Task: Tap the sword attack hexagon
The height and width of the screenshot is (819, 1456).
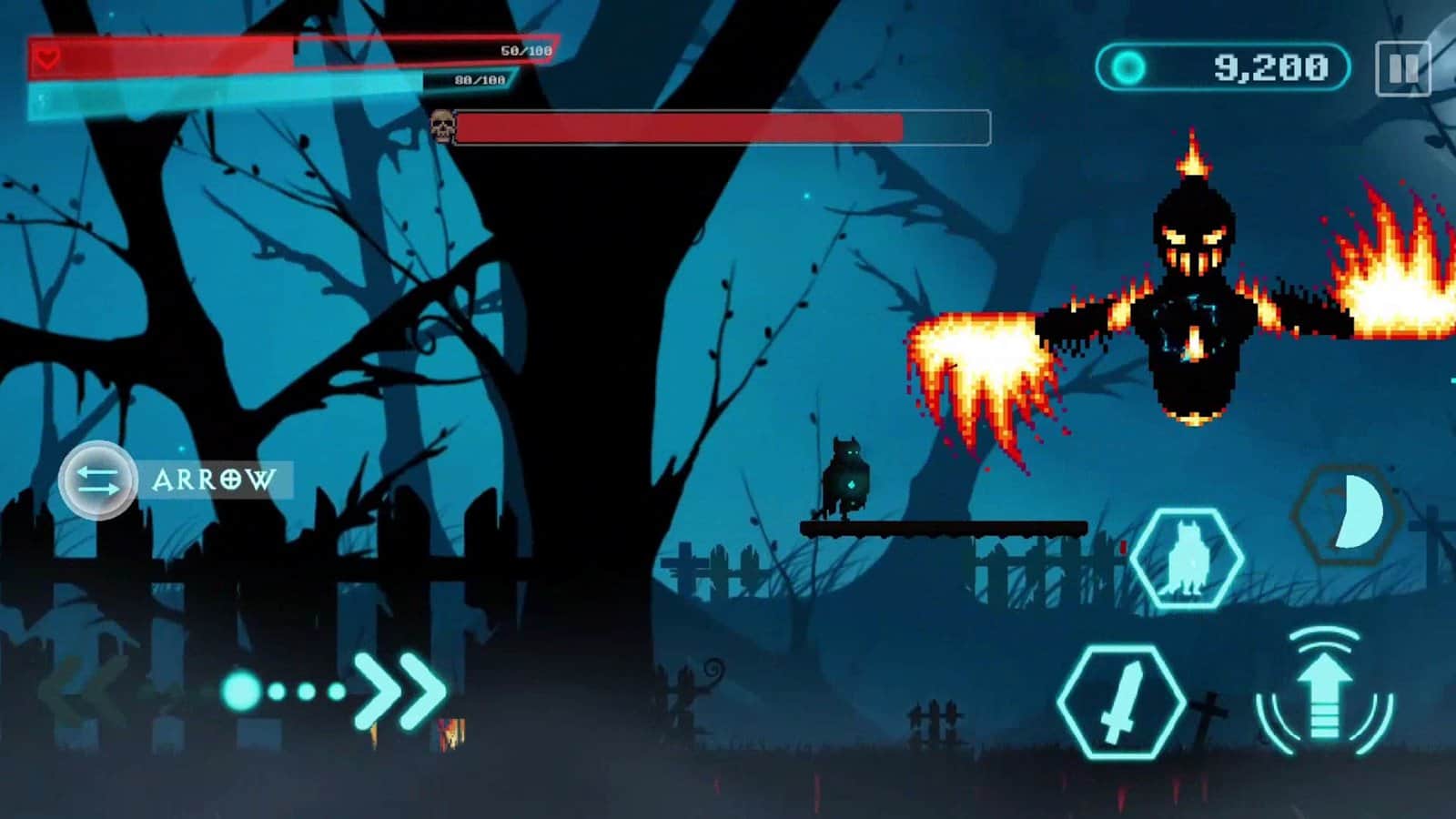Action: [1121, 702]
